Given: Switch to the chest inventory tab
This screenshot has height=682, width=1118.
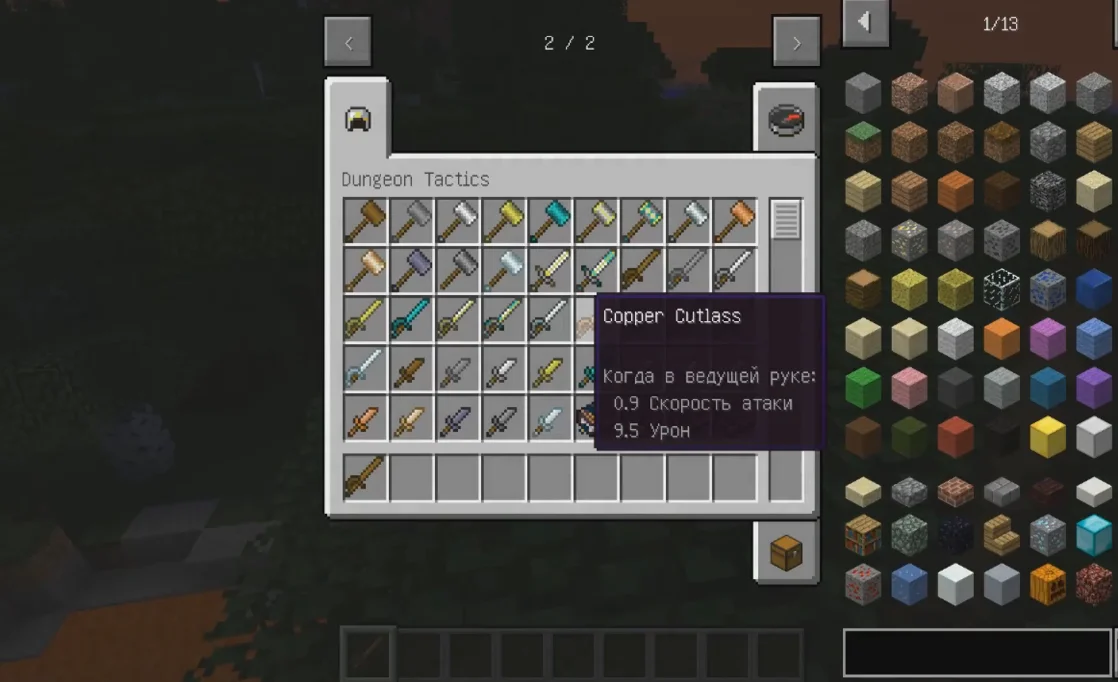Looking at the screenshot, I should 786,551.
